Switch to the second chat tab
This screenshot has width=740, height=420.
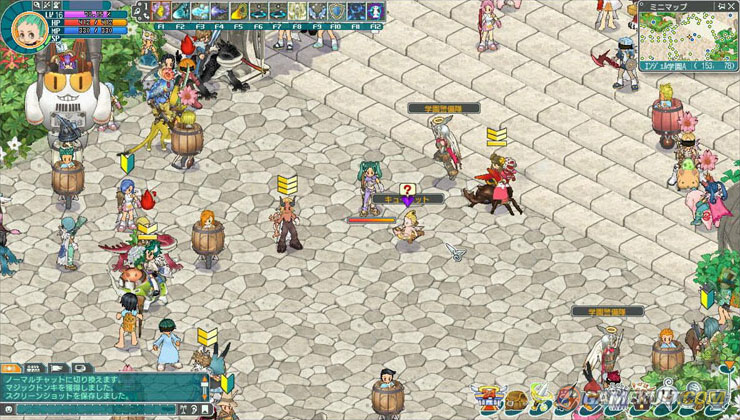coord(35,369)
